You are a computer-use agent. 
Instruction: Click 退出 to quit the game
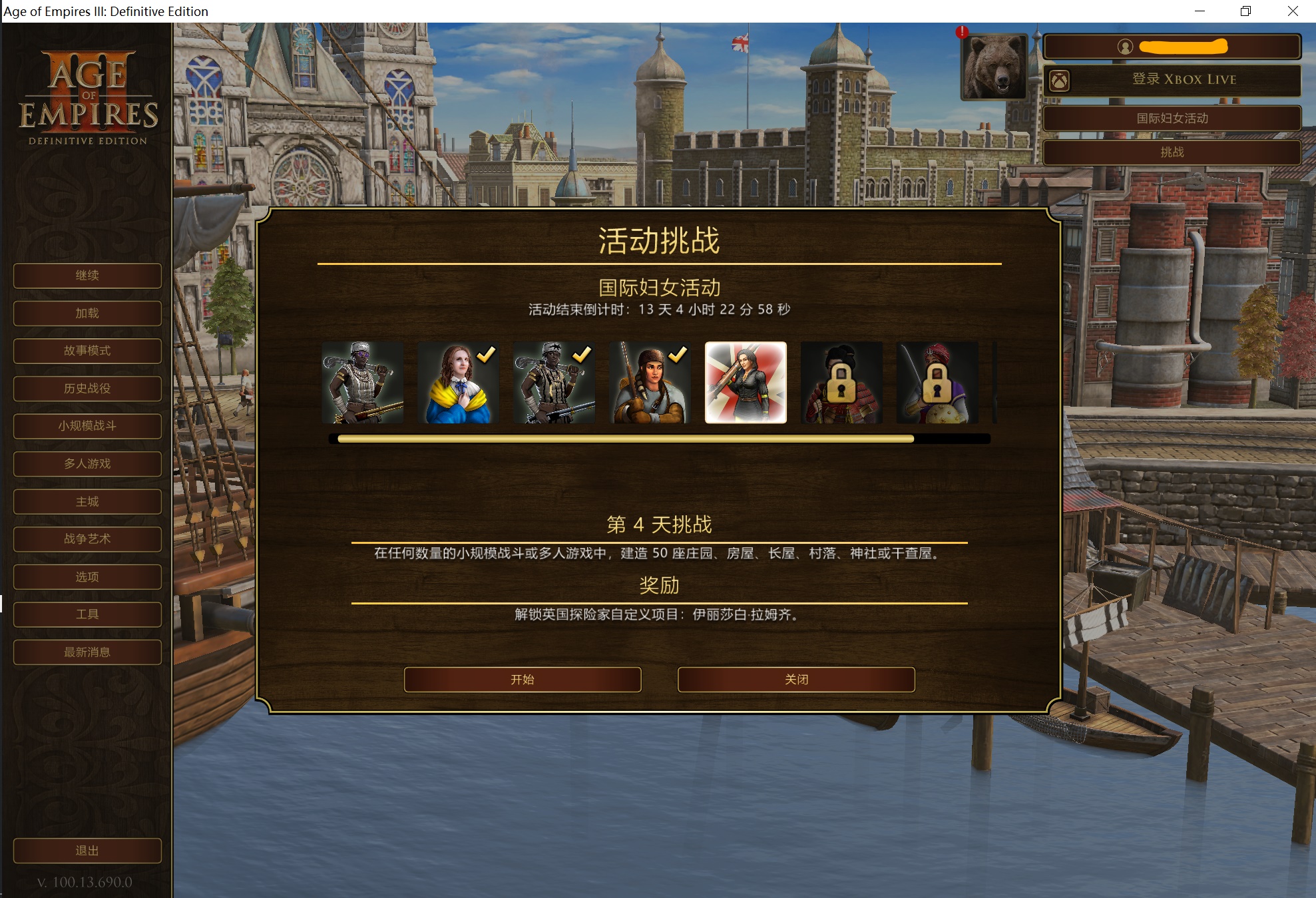(x=87, y=851)
